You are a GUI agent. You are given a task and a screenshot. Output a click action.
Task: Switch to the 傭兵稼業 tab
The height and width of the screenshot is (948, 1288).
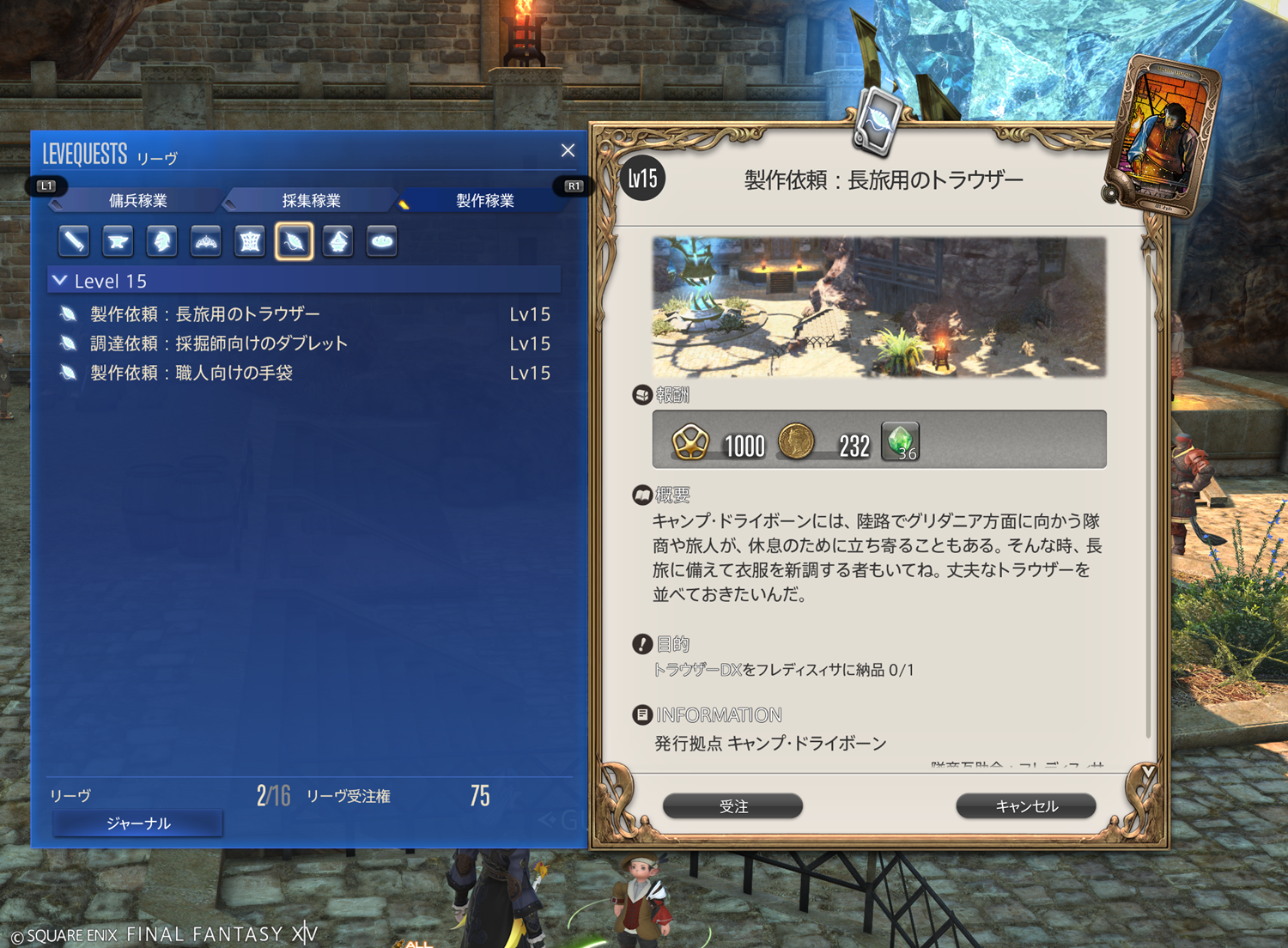(x=138, y=201)
